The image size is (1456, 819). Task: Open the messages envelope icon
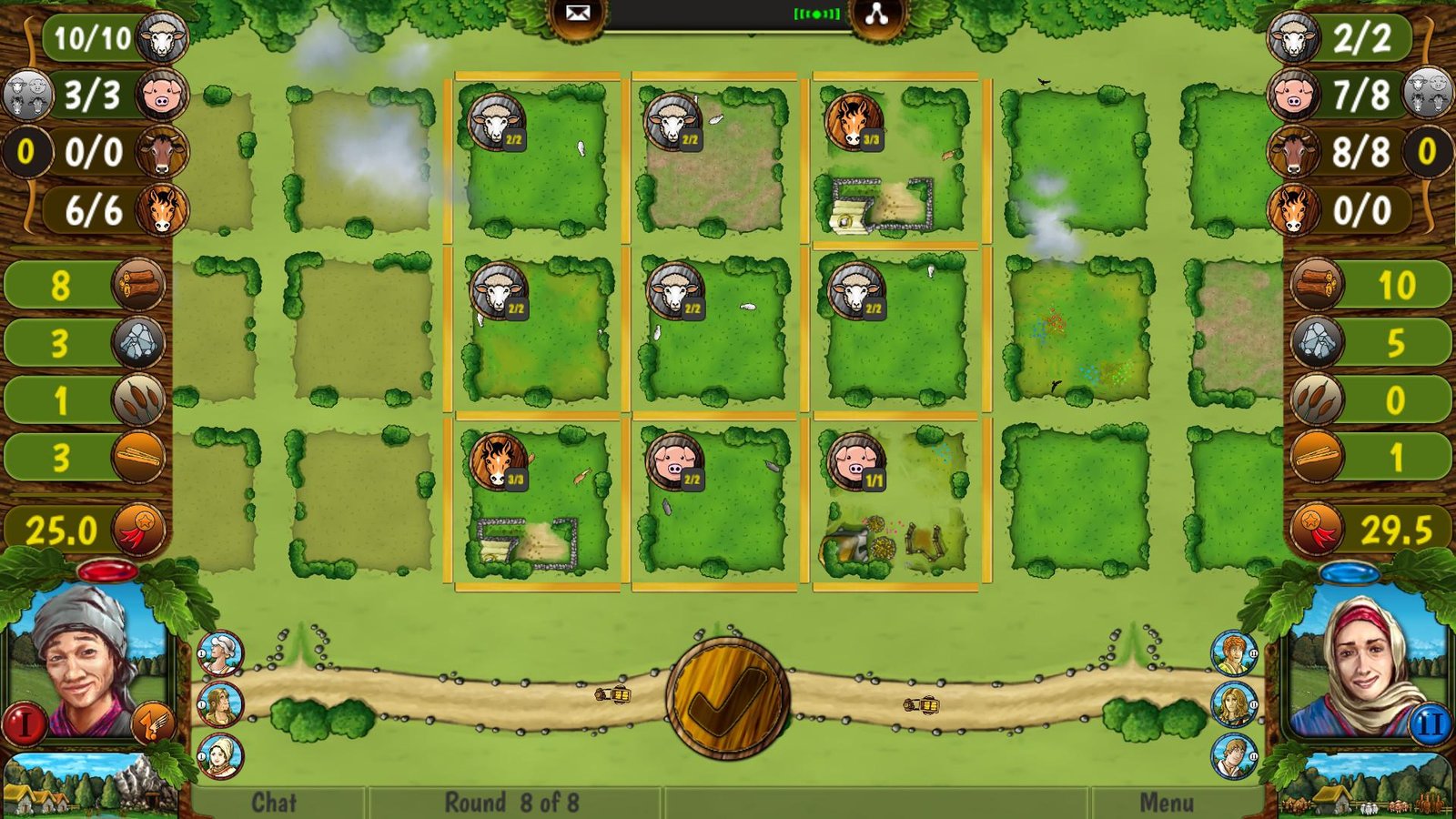click(577, 13)
